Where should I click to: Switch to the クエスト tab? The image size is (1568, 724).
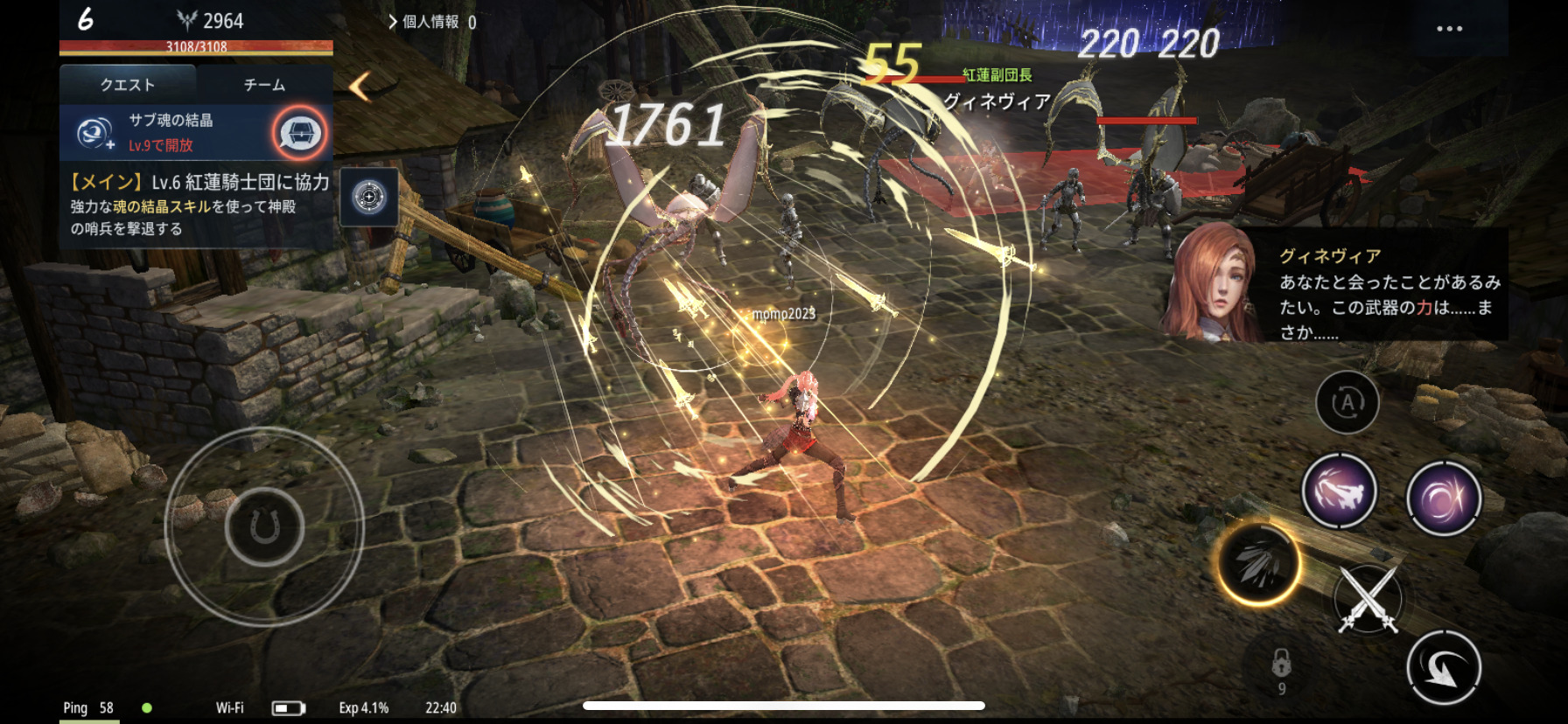click(128, 85)
